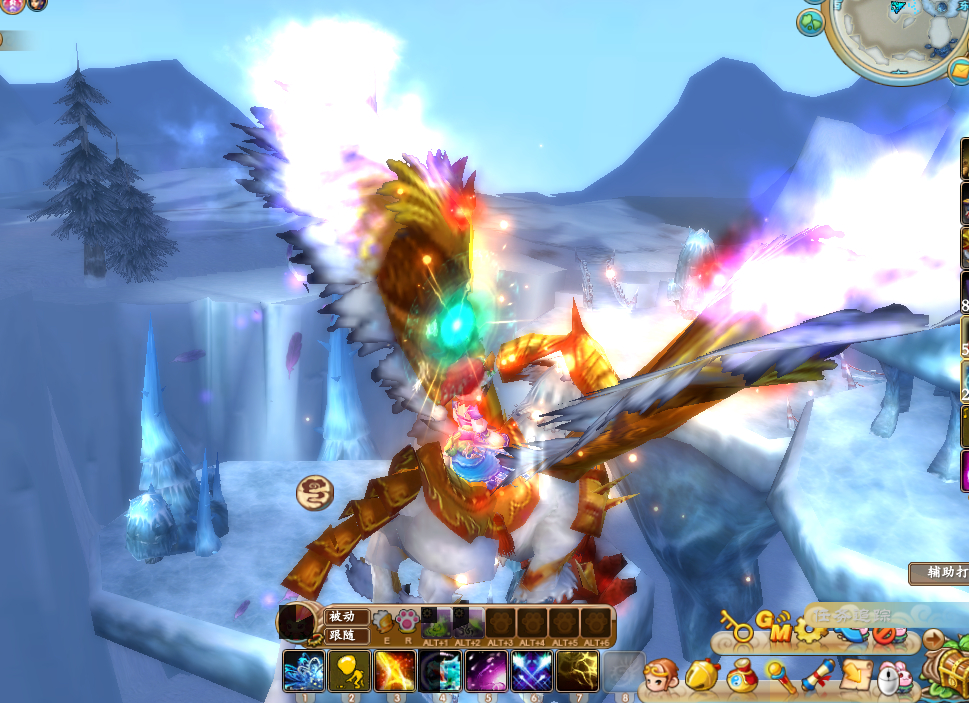Open the golden key icon
Viewport: 969px width, 703px height.
736,626
